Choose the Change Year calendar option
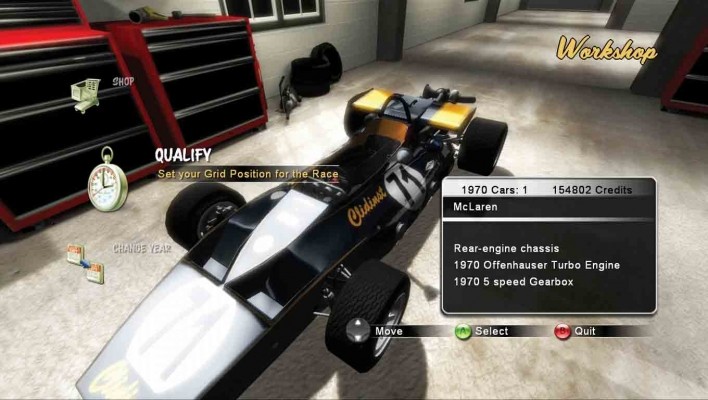708x400 pixels. (85, 262)
